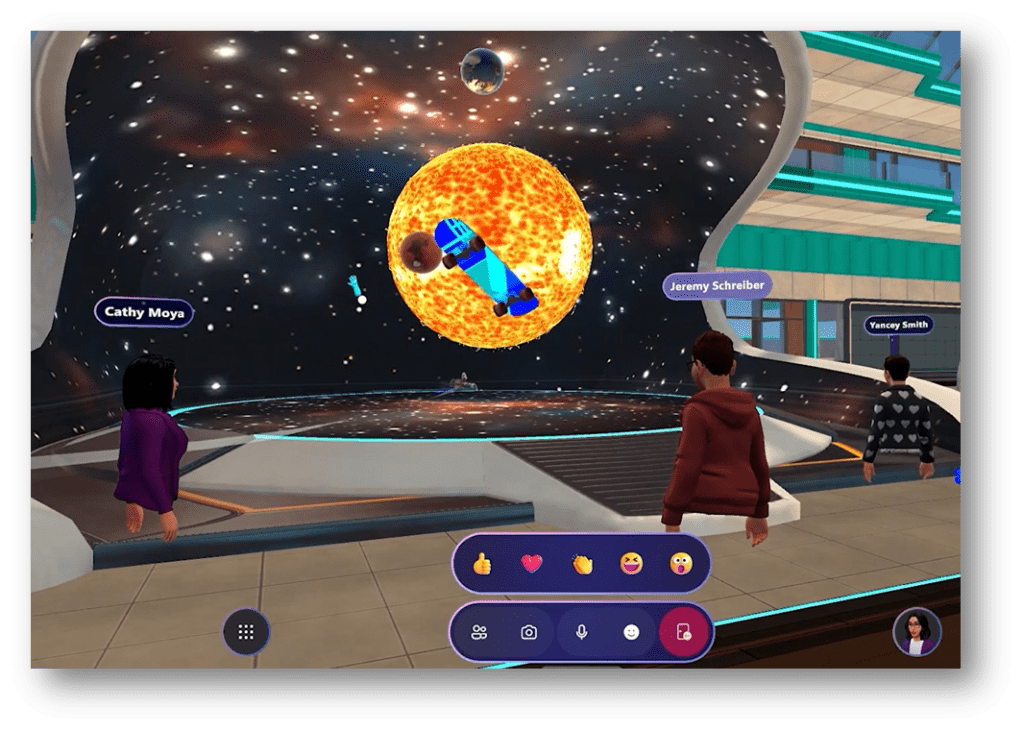Send the red heart reaction

tap(532, 564)
